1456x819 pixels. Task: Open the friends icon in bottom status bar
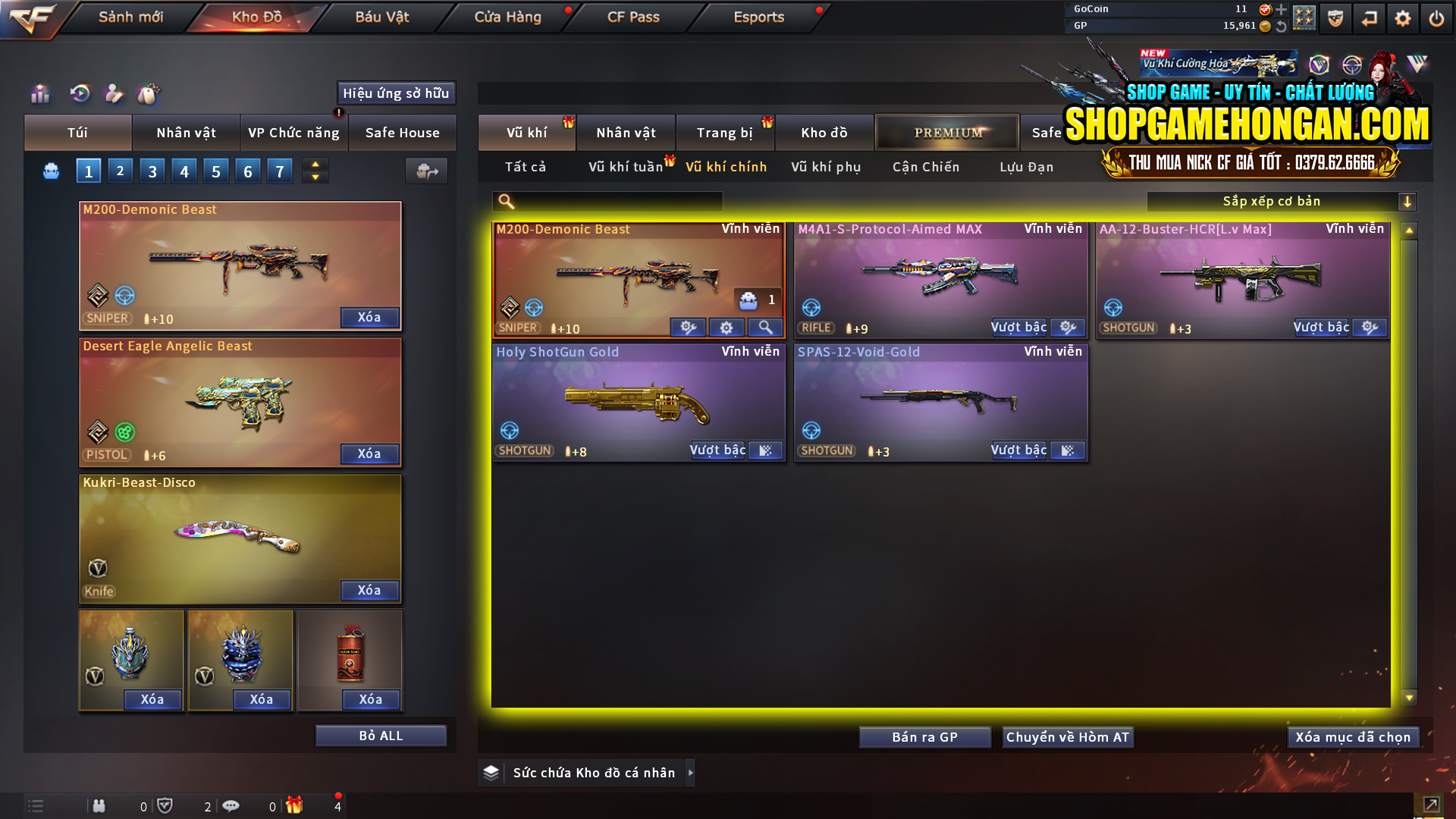coord(99,805)
